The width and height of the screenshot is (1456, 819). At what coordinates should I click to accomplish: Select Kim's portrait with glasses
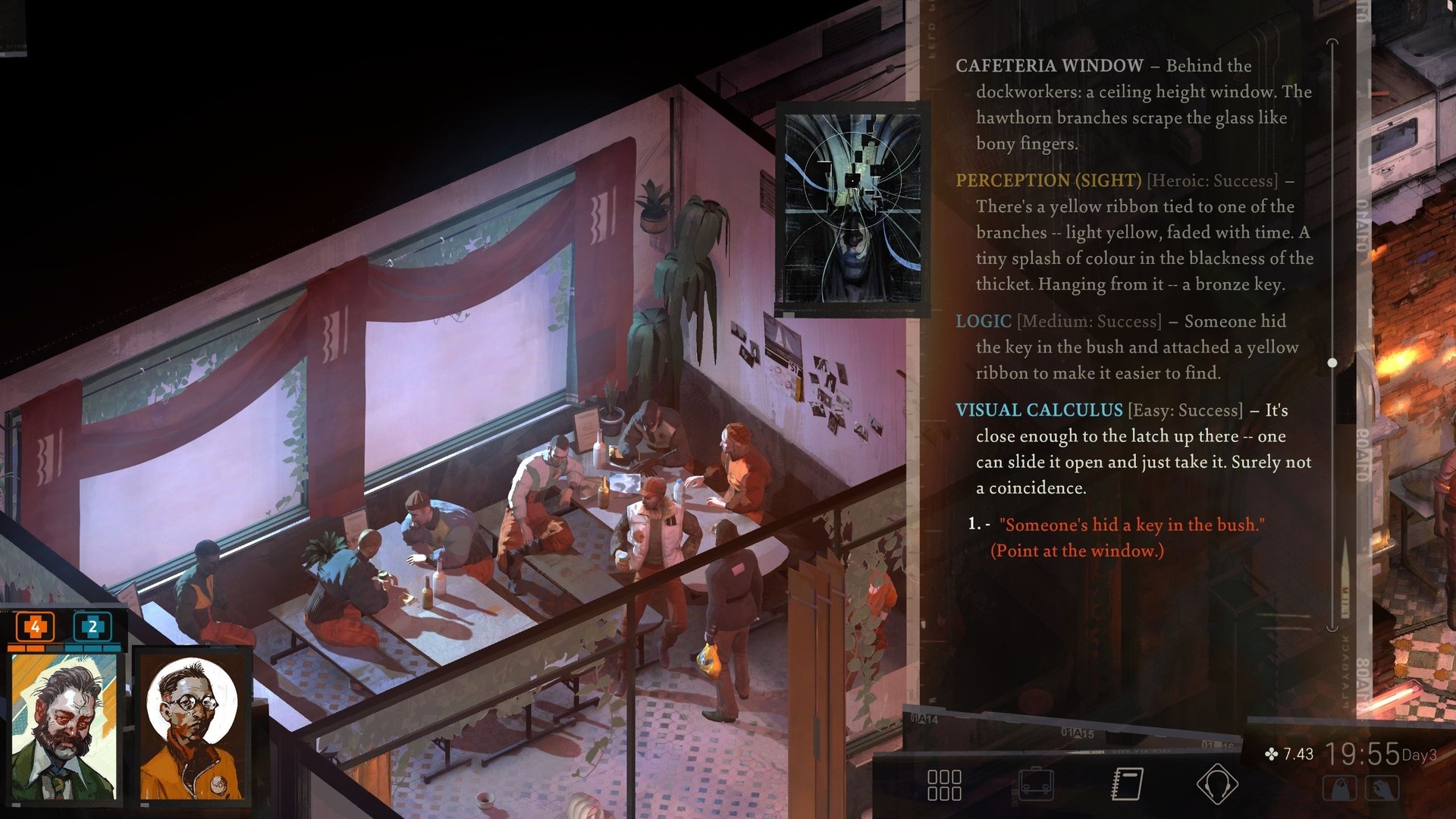click(192, 728)
